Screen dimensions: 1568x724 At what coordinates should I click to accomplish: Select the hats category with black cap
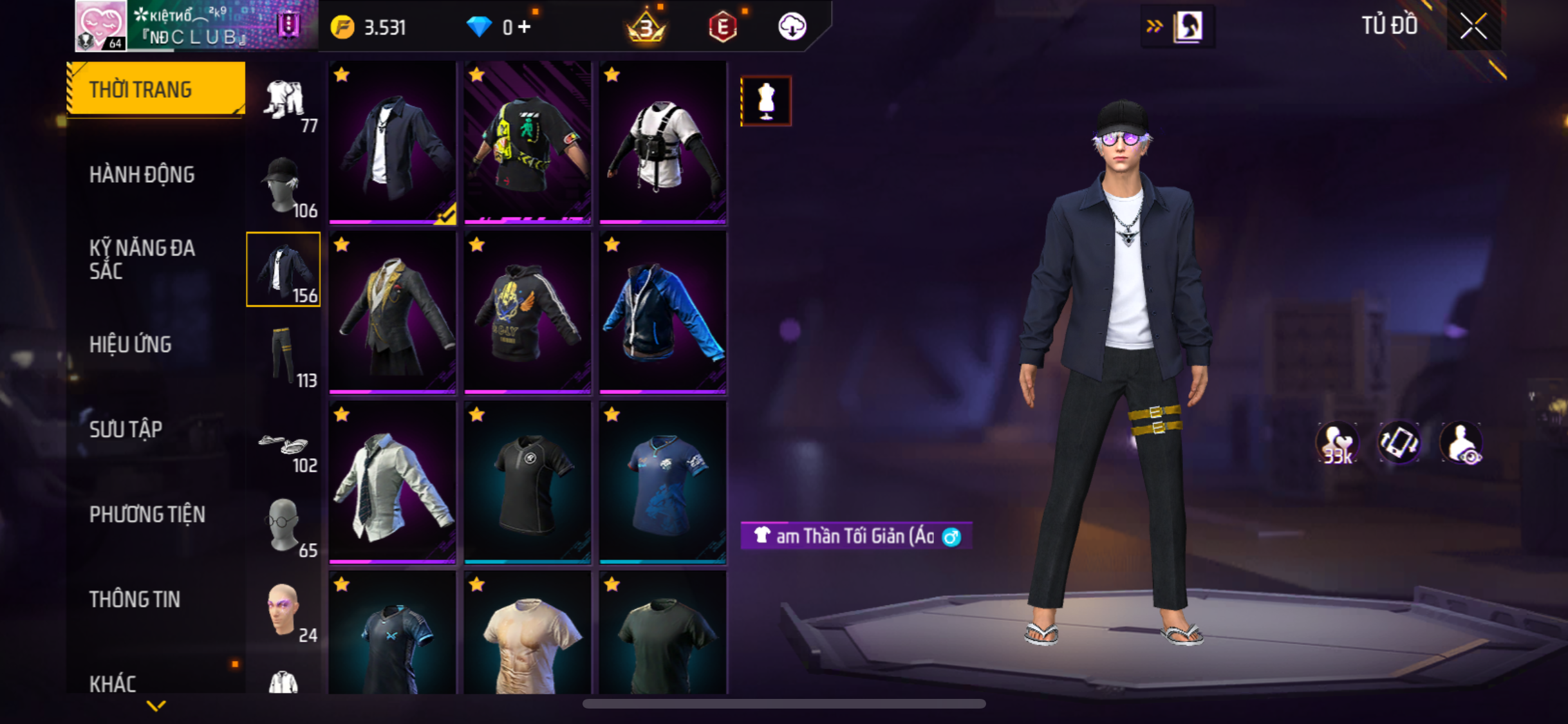284,186
